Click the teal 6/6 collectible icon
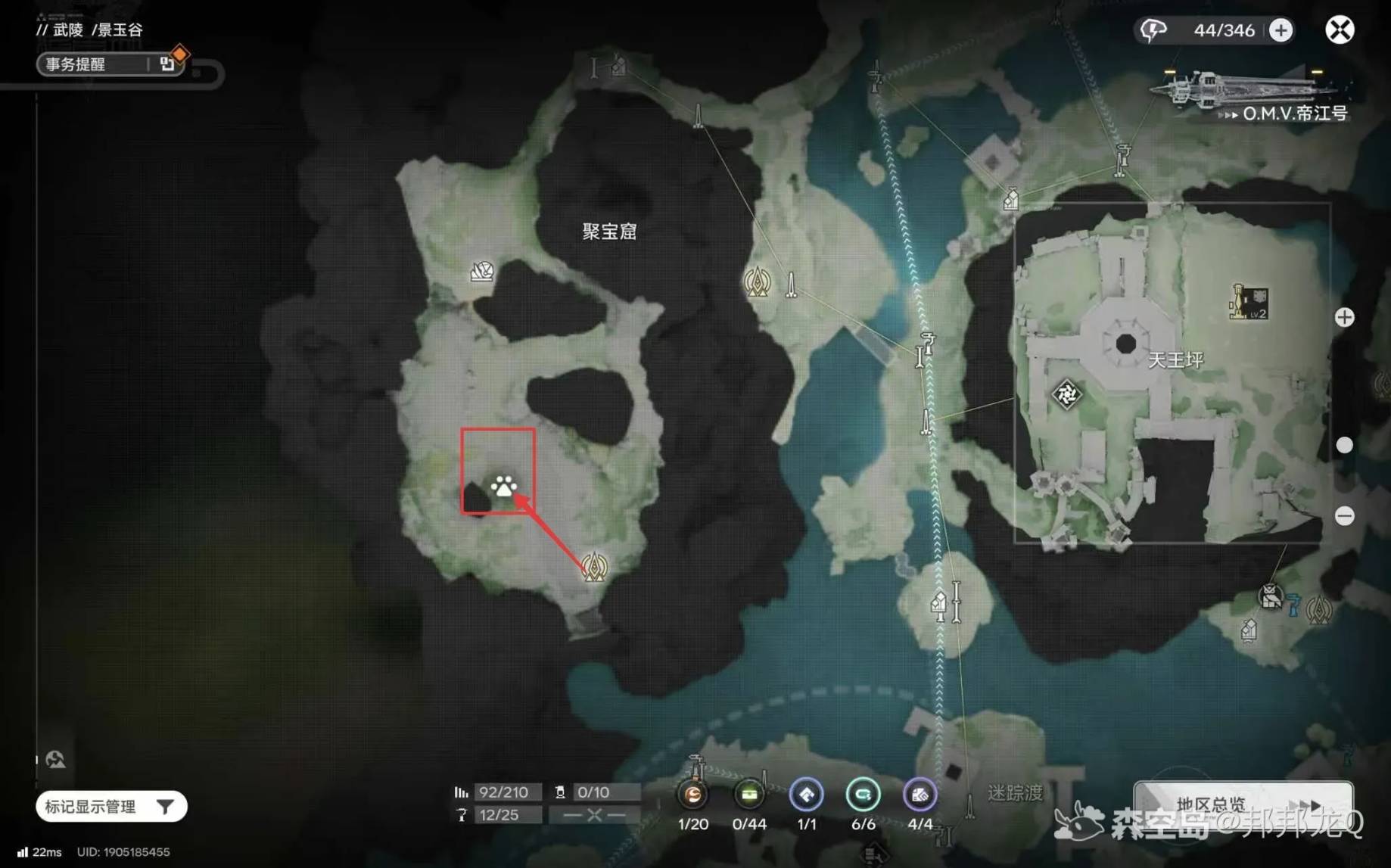Viewport: 1391px width, 868px height. pyautogui.click(x=863, y=795)
